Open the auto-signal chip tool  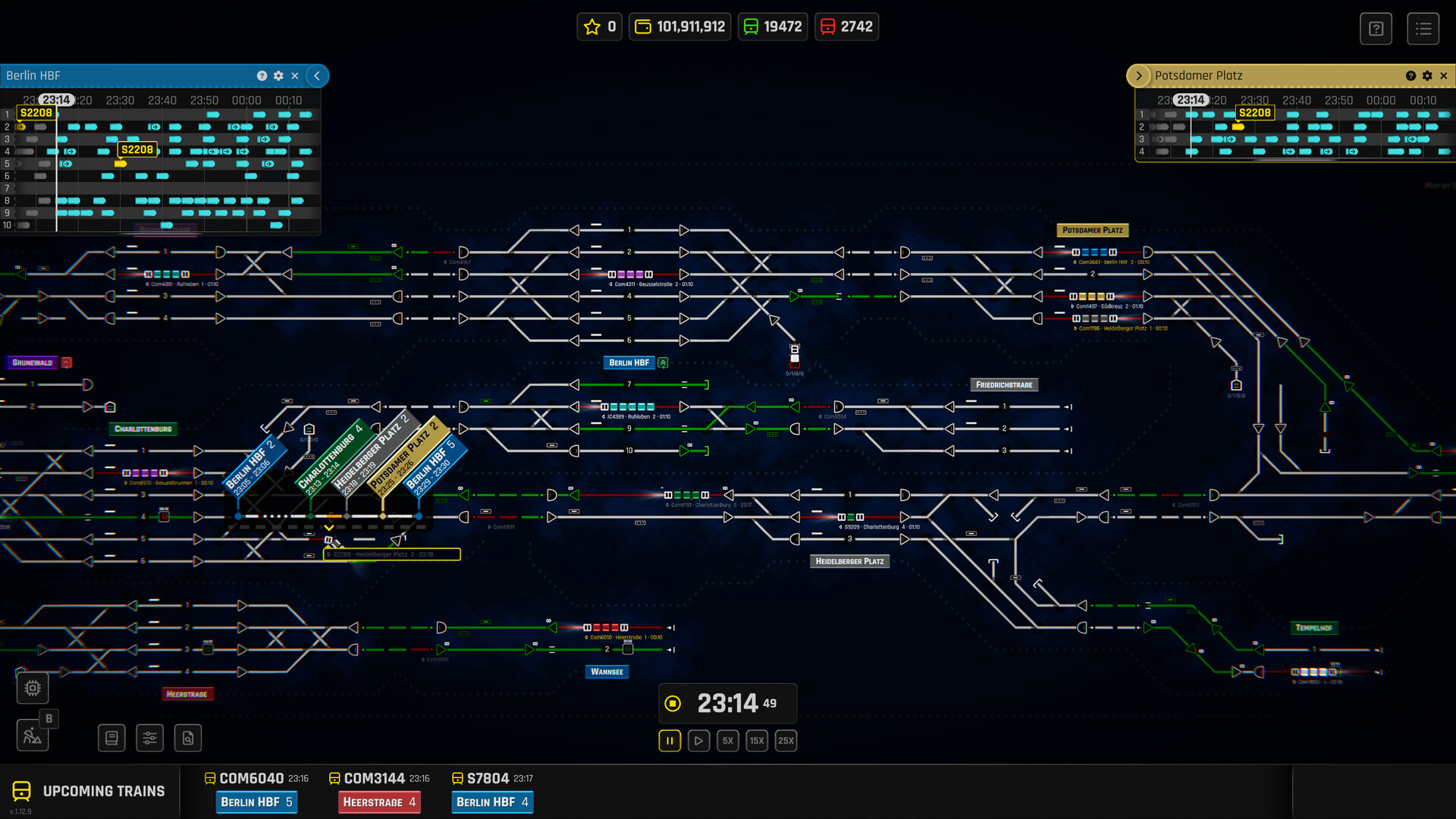[x=32, y=688]
